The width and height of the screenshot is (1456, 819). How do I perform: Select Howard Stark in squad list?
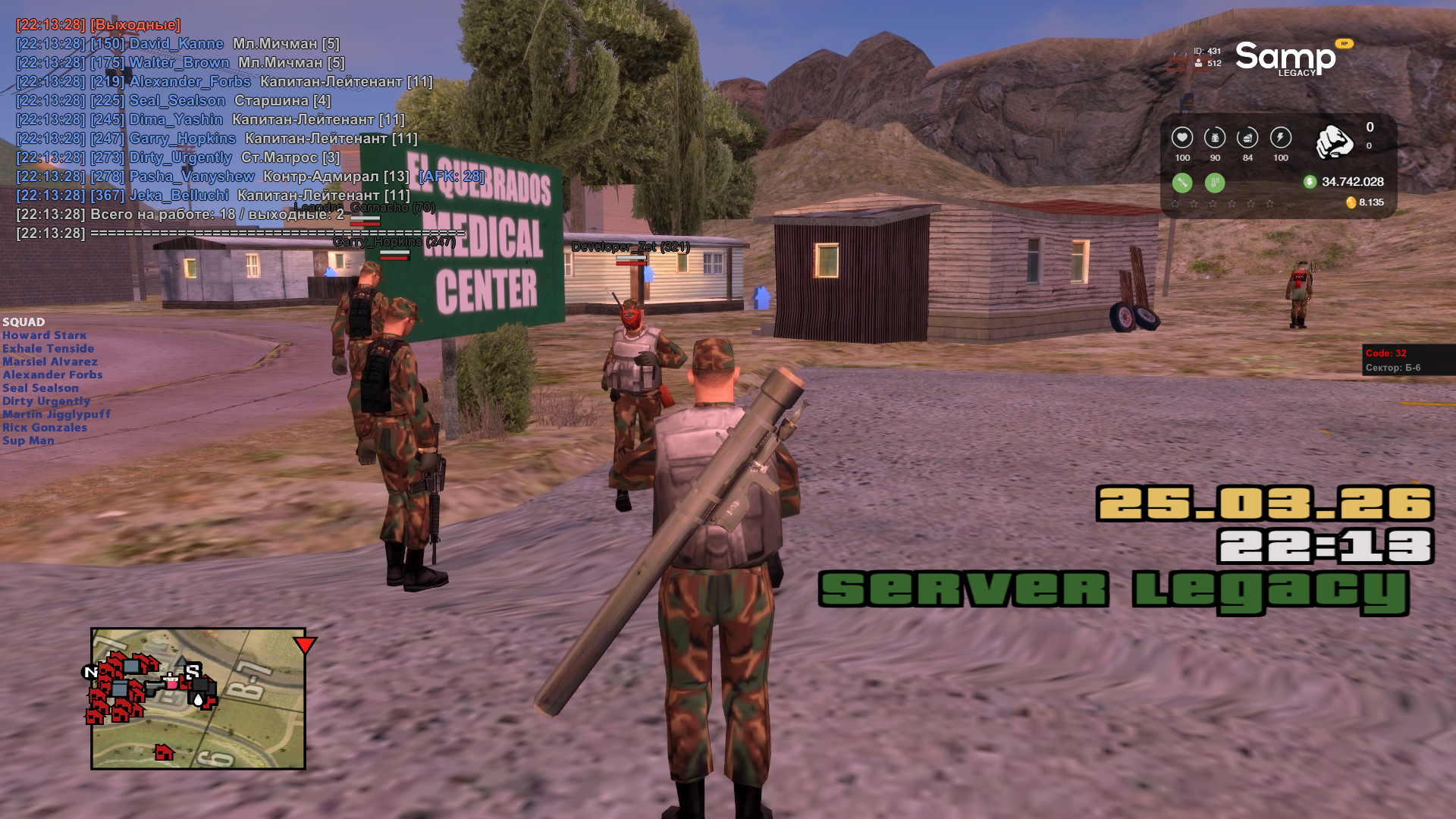pyautogui.click(x=45, y=335)
